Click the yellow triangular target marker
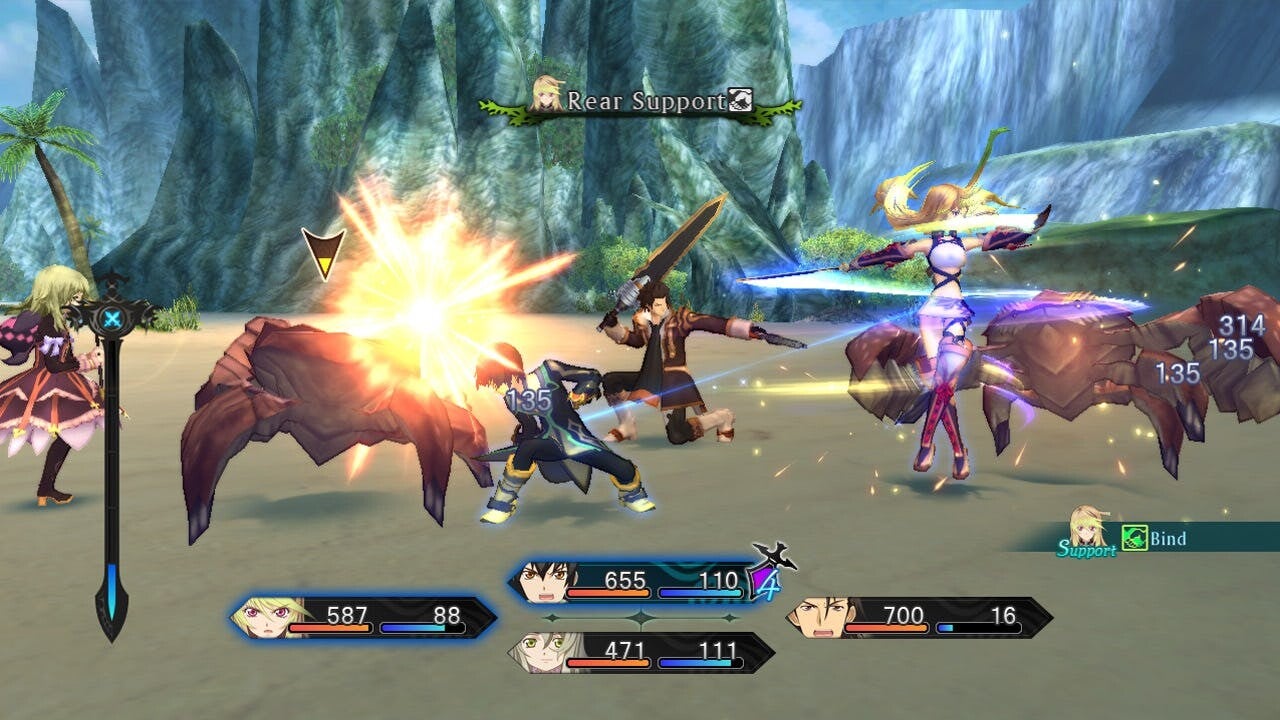1280x720 pixels. (x=323, y=253)
